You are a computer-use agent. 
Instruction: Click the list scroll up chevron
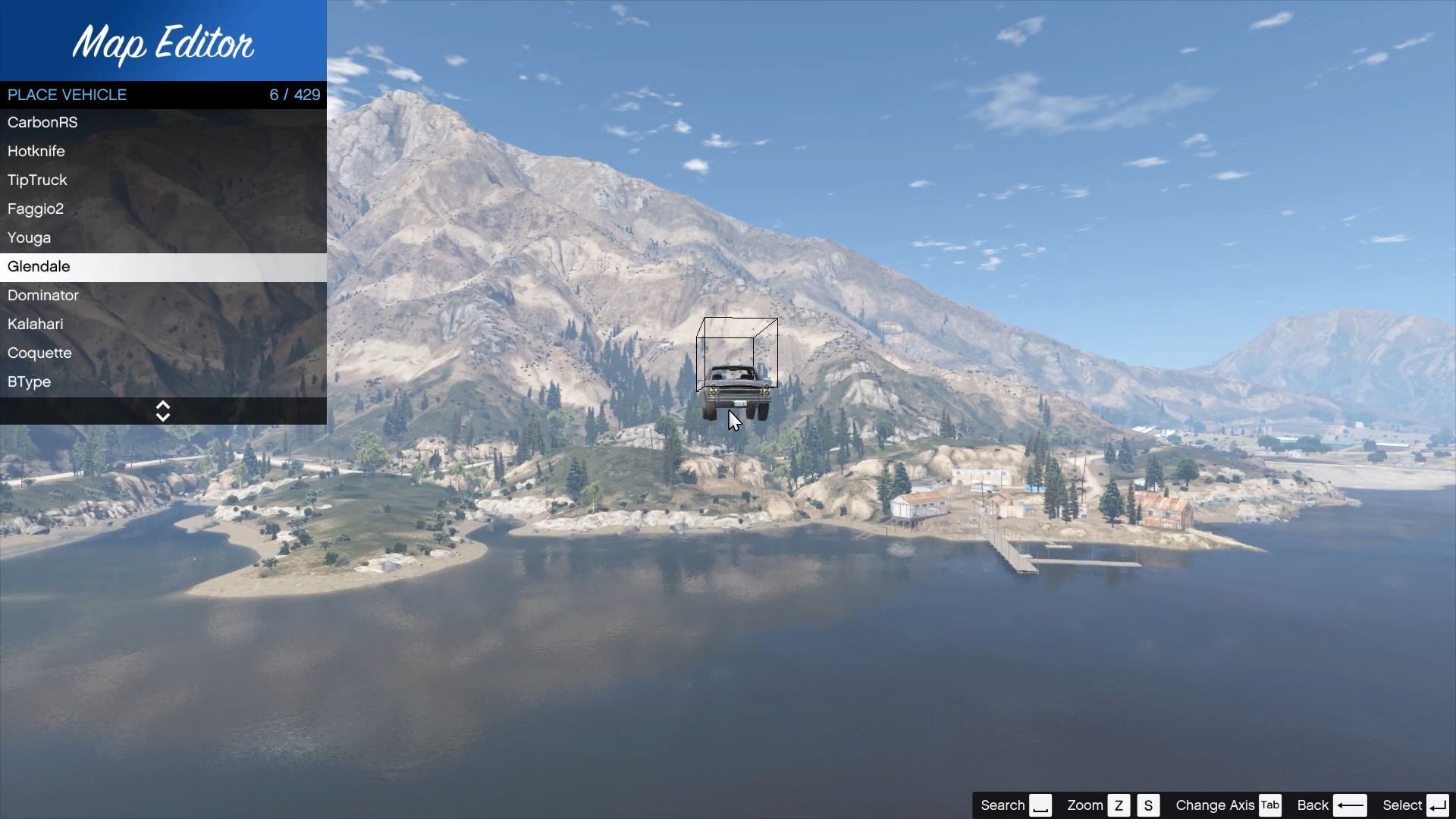[163, 406]
